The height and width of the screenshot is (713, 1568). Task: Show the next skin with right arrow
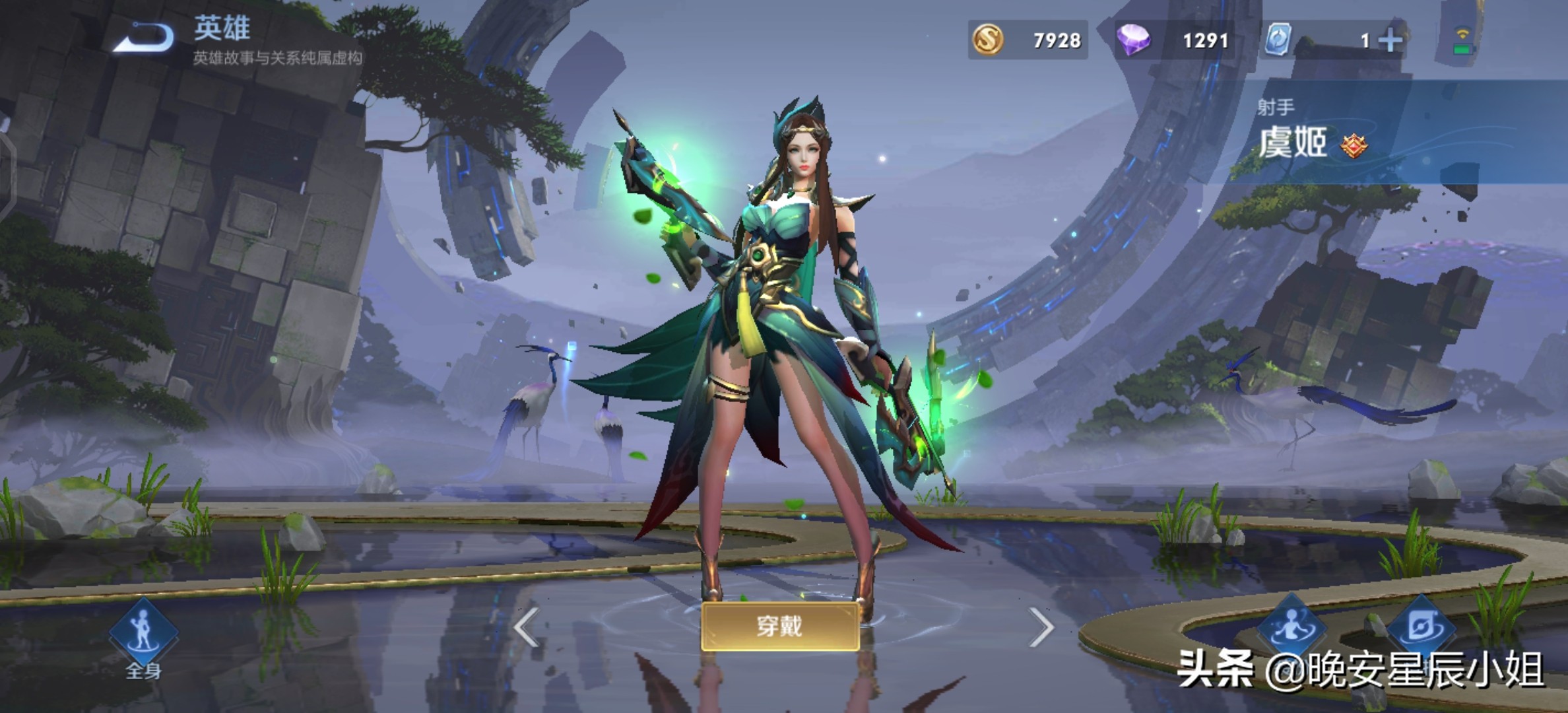coord(1041,627)
